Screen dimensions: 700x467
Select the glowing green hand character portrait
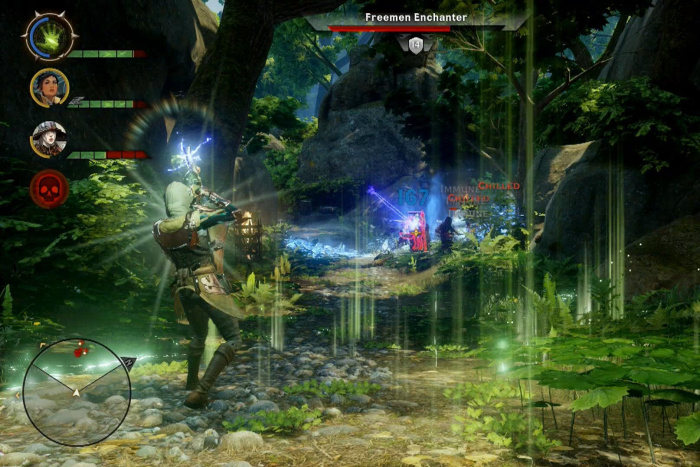click(x=48, y=37)
